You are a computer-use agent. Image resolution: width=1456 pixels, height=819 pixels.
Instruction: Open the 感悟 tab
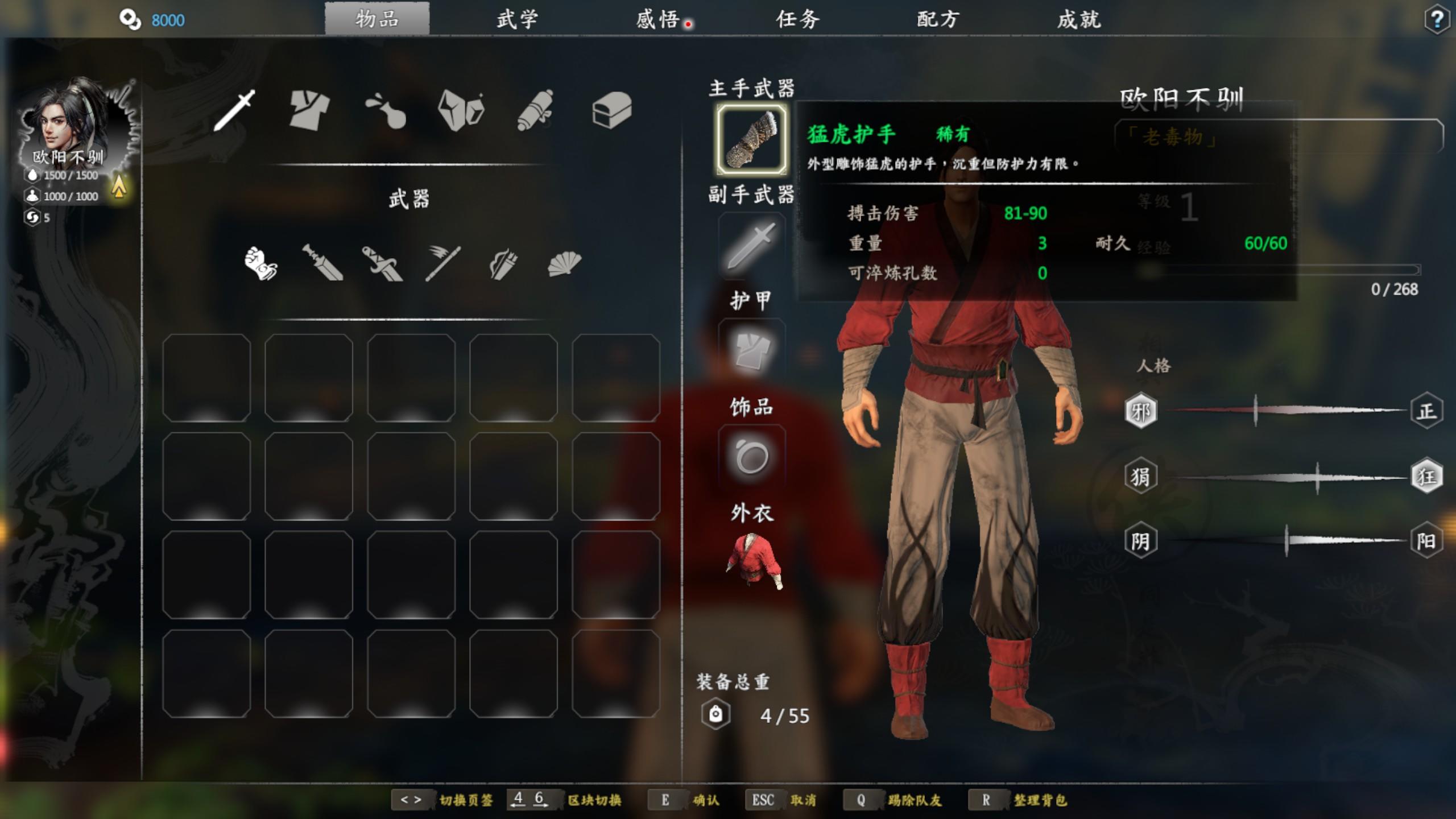click(658, 19)
